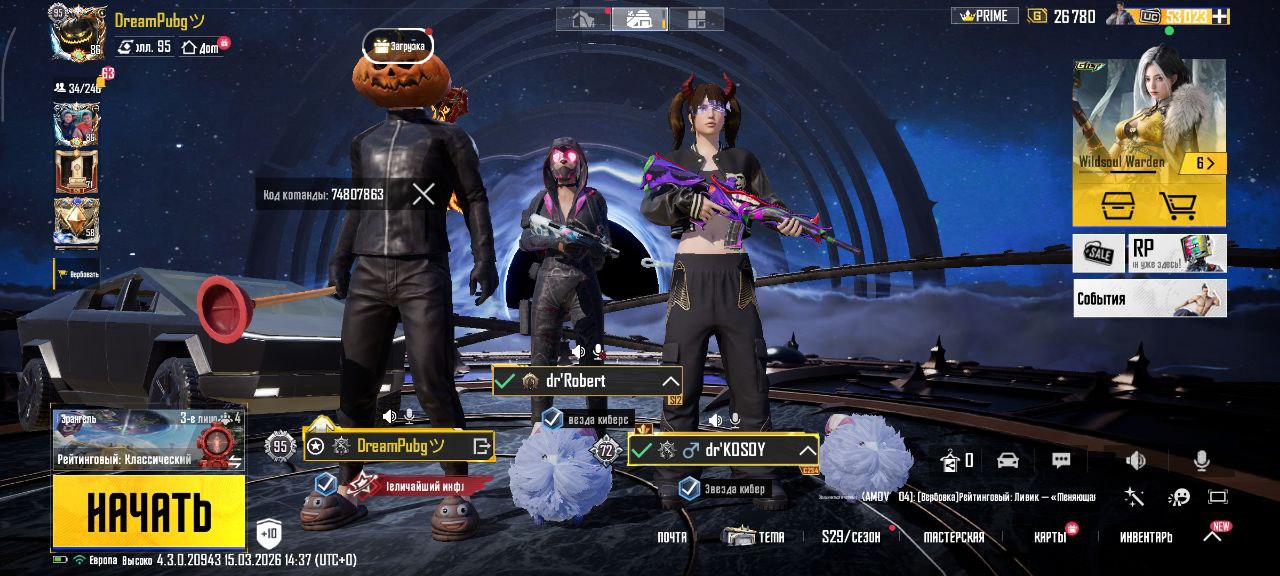Open the Почта mailbox

point(672,537)
